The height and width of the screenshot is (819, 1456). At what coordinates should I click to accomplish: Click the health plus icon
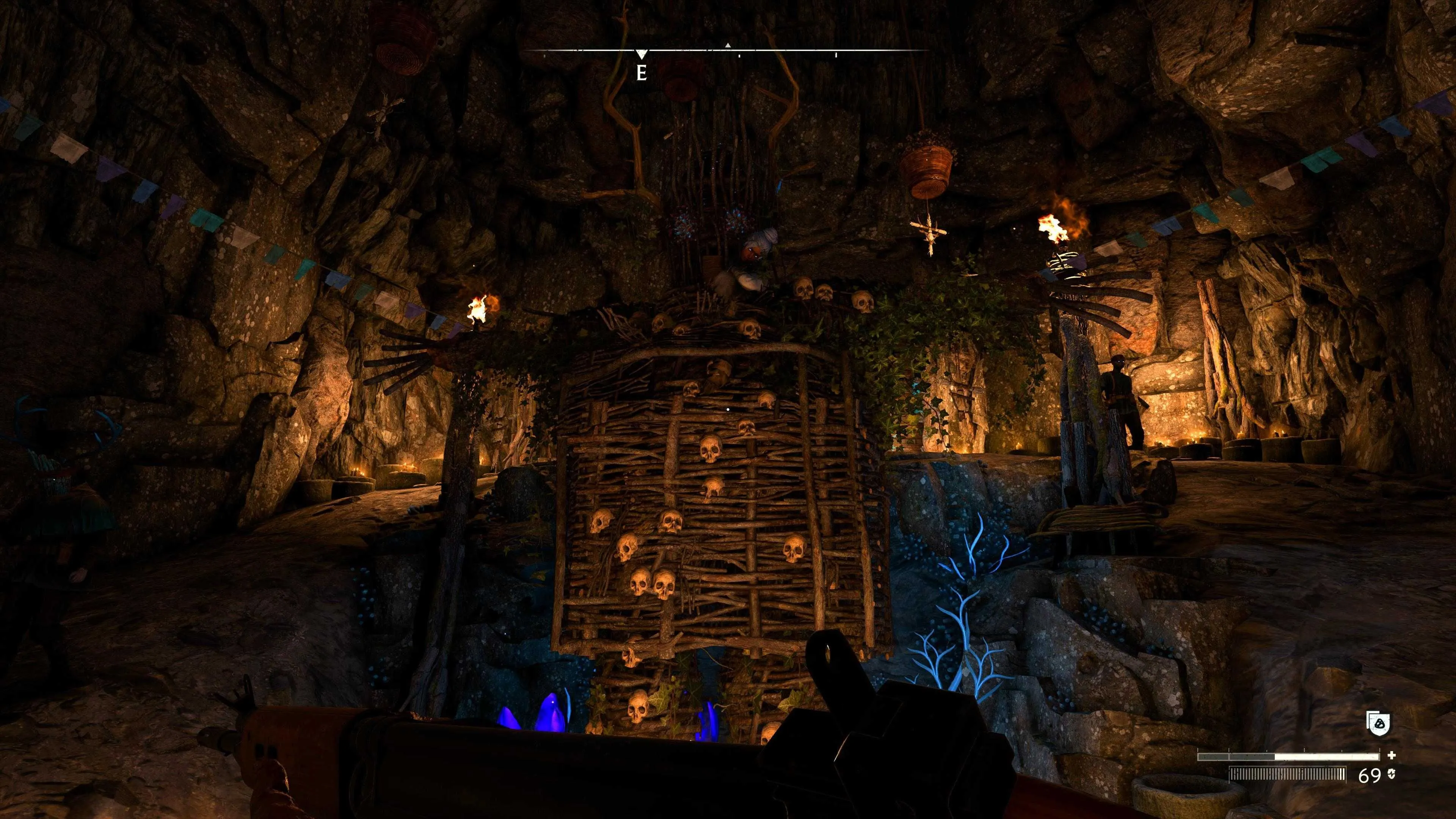click(x=1391, y=755)
